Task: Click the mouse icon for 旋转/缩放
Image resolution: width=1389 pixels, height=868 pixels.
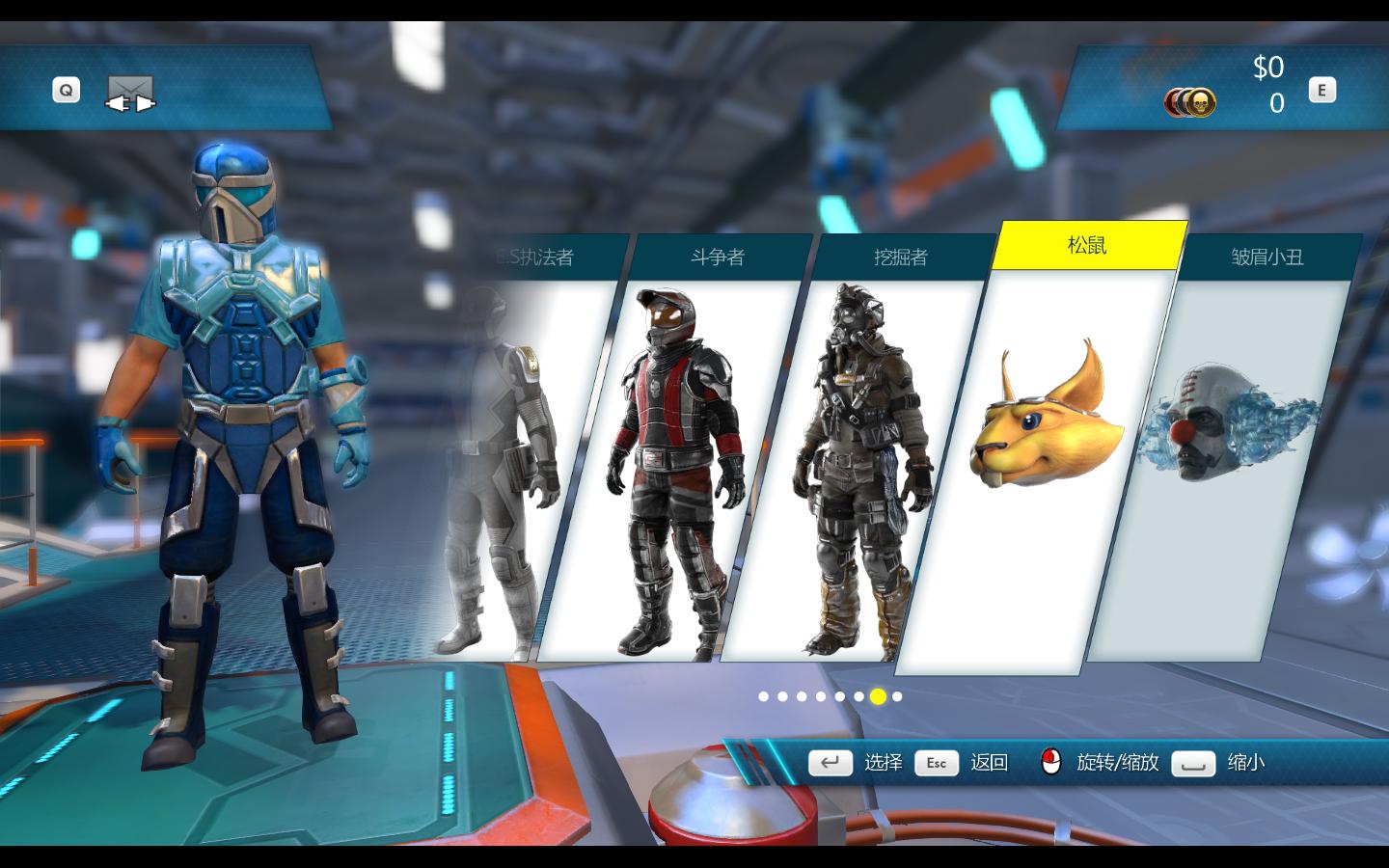Action: coord(1050,762)
